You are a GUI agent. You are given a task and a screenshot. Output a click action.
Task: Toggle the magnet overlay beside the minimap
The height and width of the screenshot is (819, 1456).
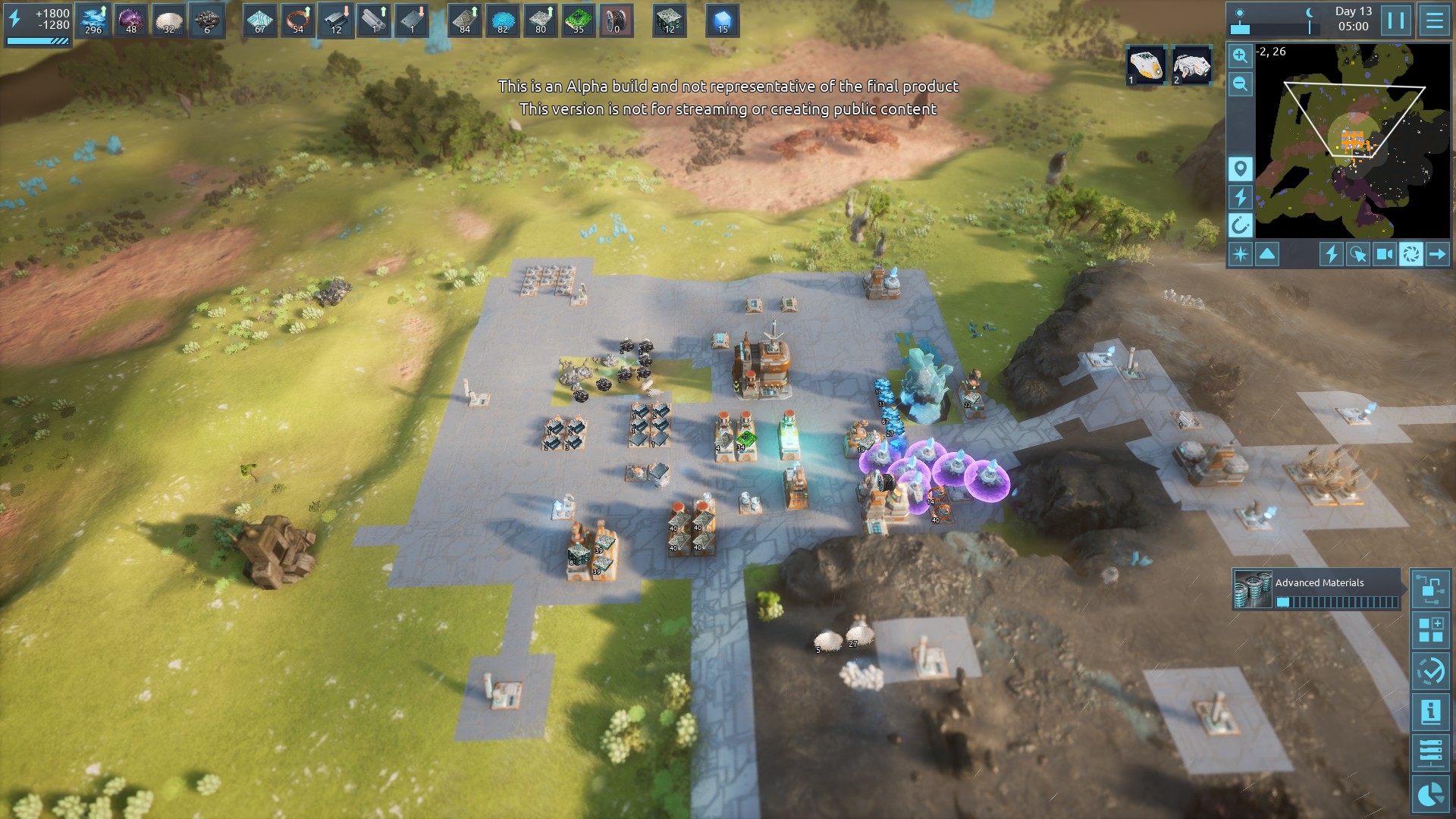click(1240, 225)
